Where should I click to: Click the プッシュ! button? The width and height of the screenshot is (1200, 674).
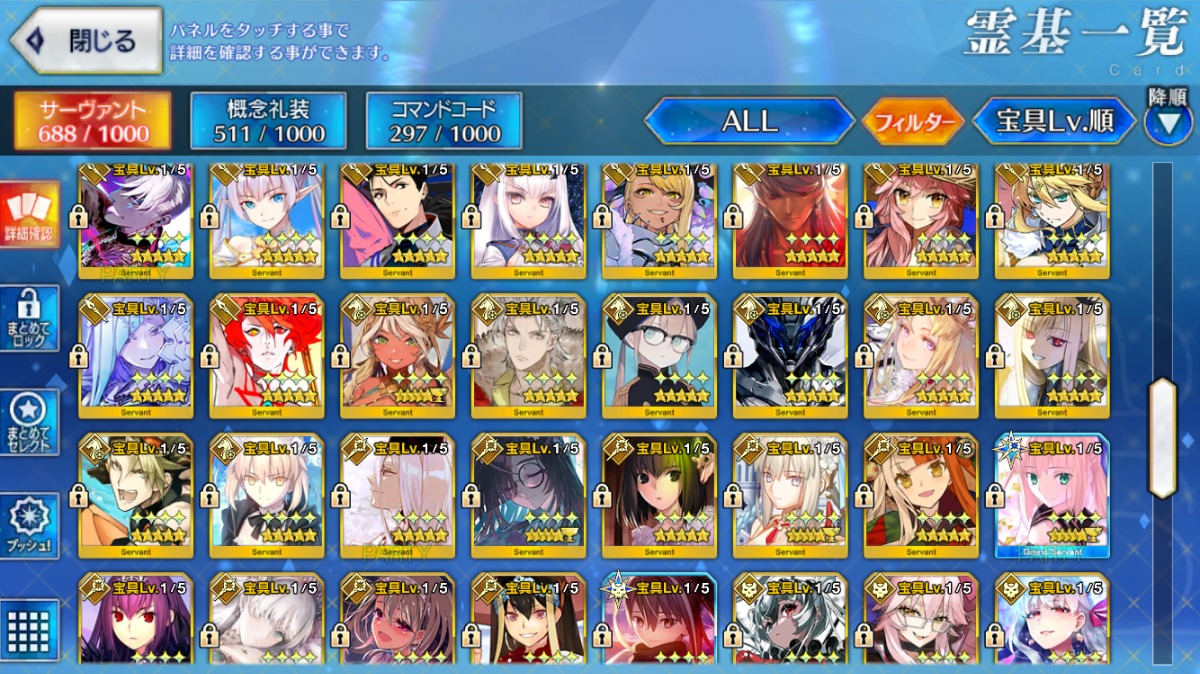29,526
